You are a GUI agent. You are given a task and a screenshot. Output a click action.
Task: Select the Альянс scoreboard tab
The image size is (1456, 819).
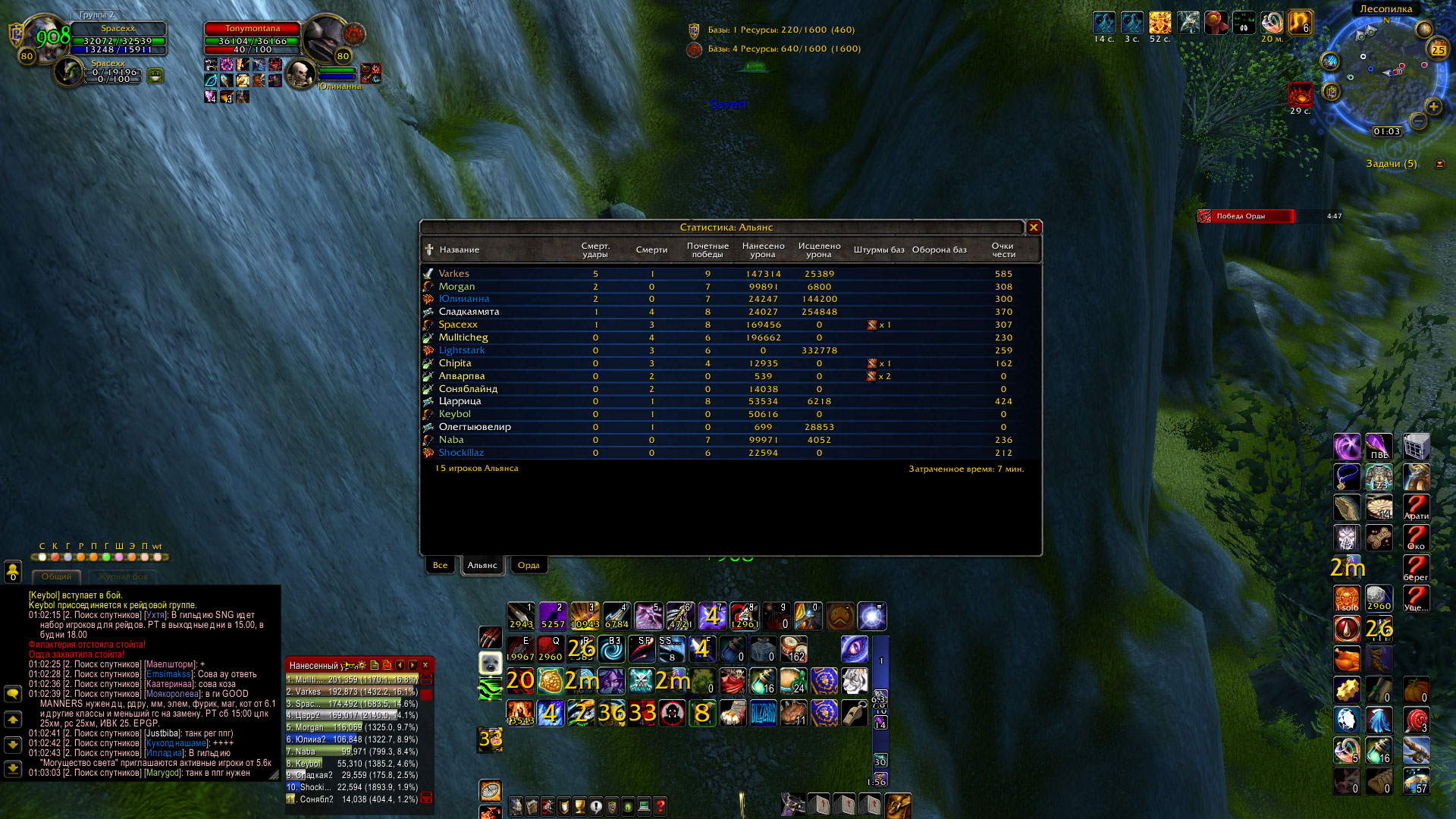pyautogui.click(x=482, y=565)
